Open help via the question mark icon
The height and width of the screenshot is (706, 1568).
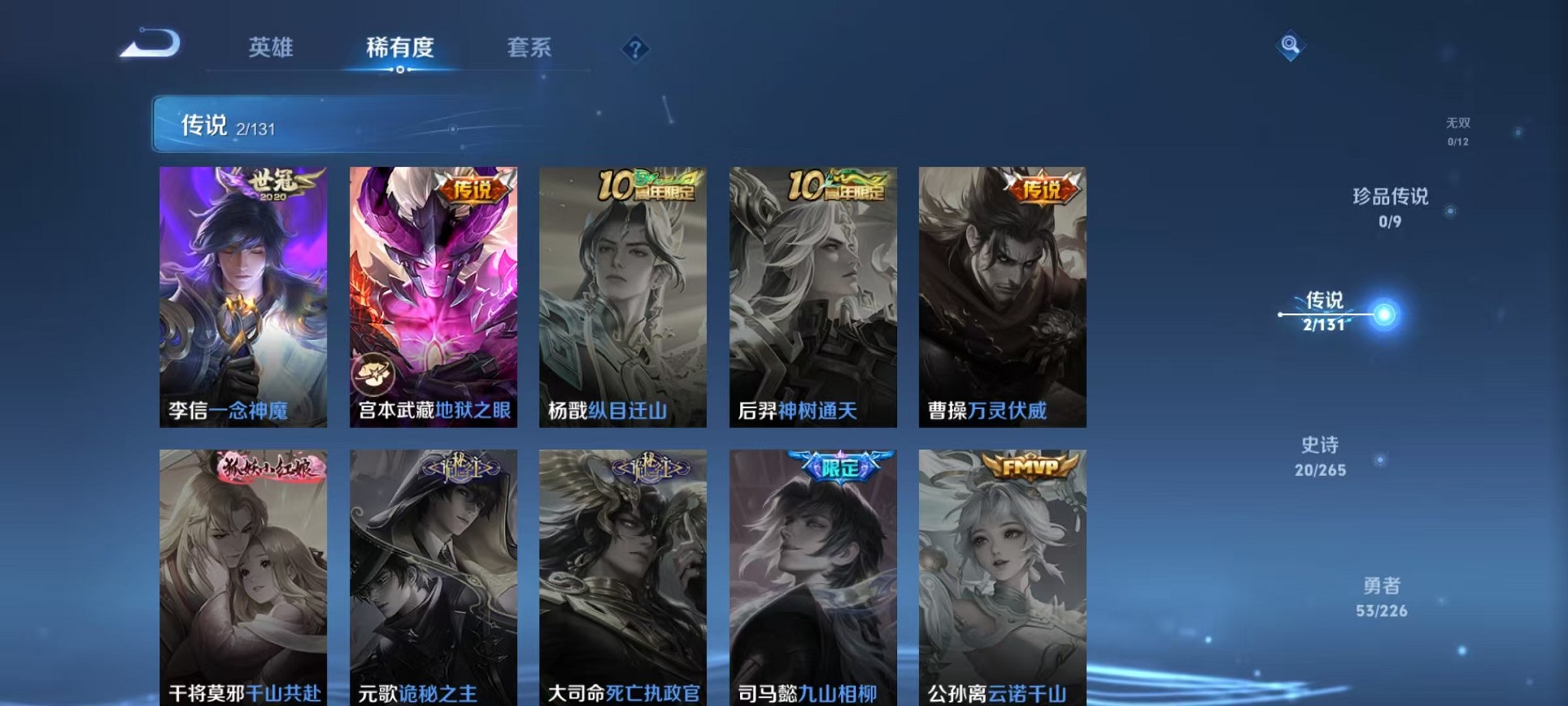click(635, 49)
